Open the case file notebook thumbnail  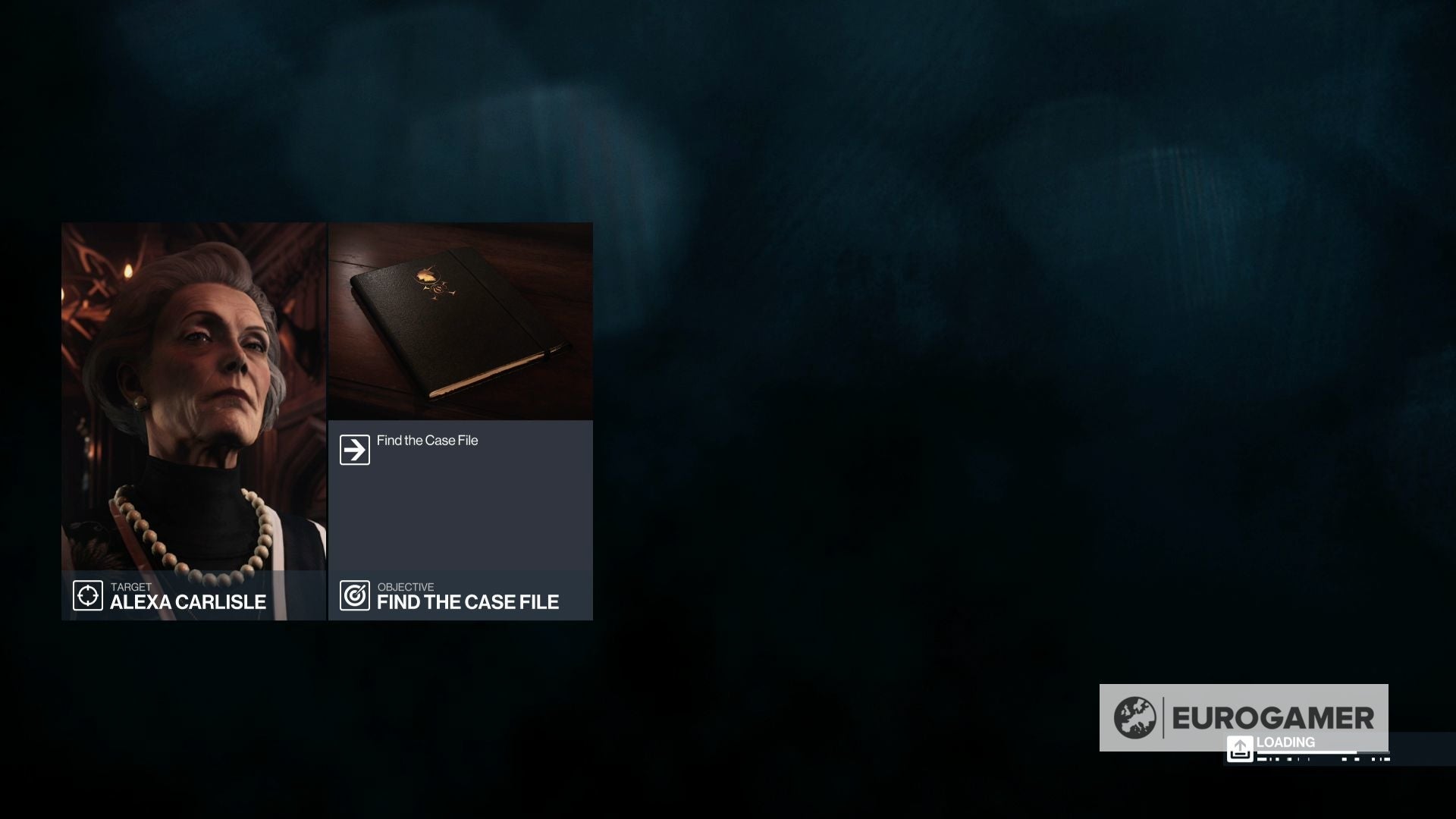460,318
